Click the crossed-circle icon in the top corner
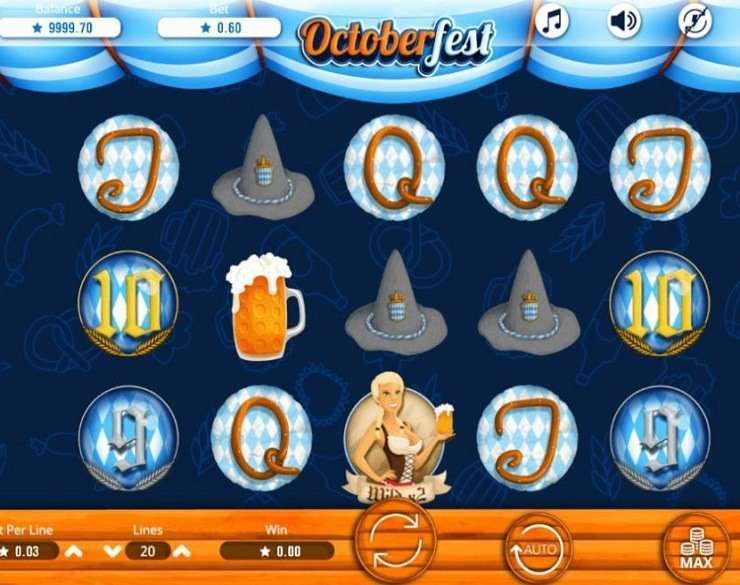The height and width of the screenshot is (585, 740). pos(694,21)
